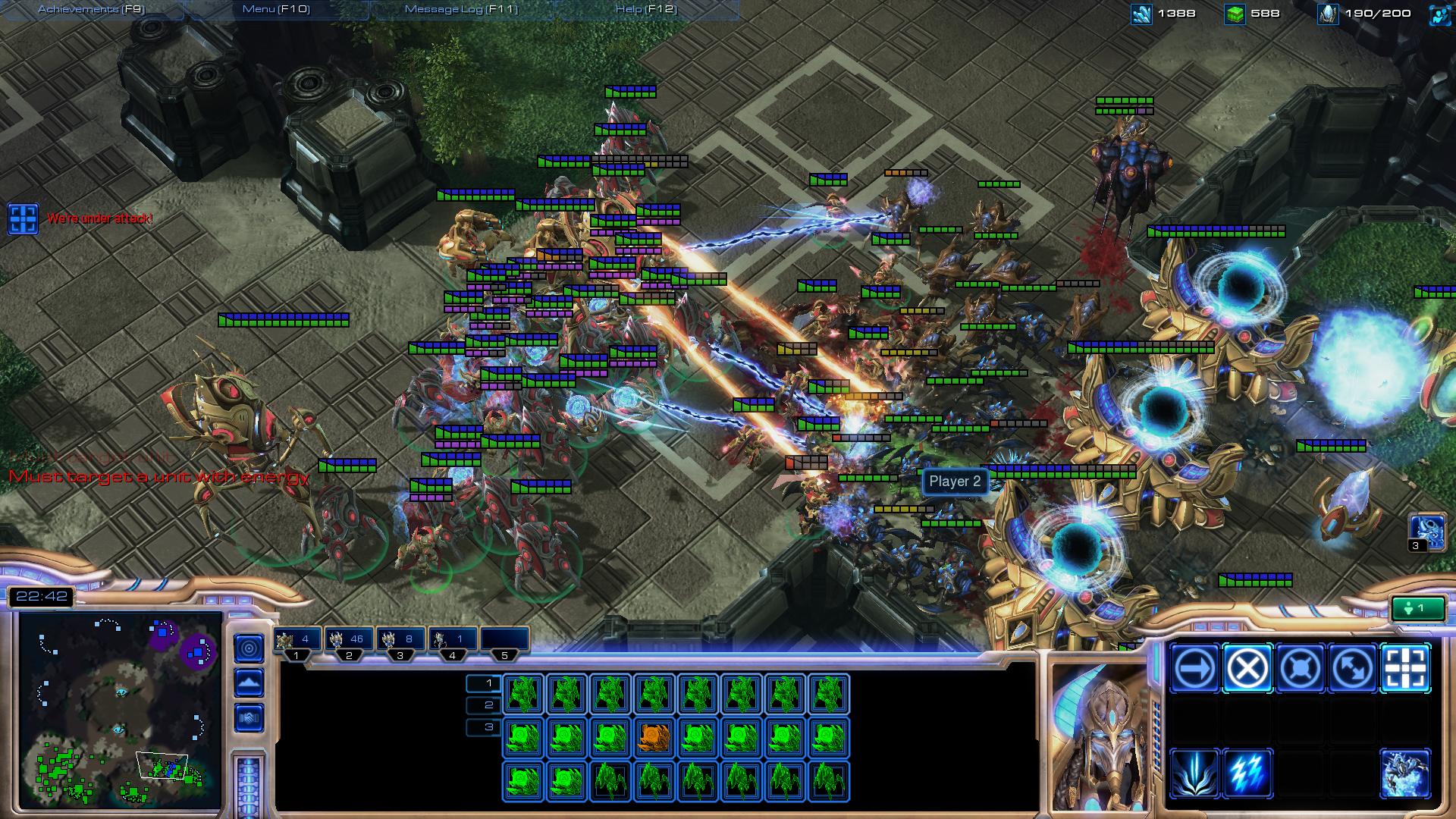Open the game Menu
Image resolution: width=1456 pixels, height=819 pixels.
tap(276, 9)
